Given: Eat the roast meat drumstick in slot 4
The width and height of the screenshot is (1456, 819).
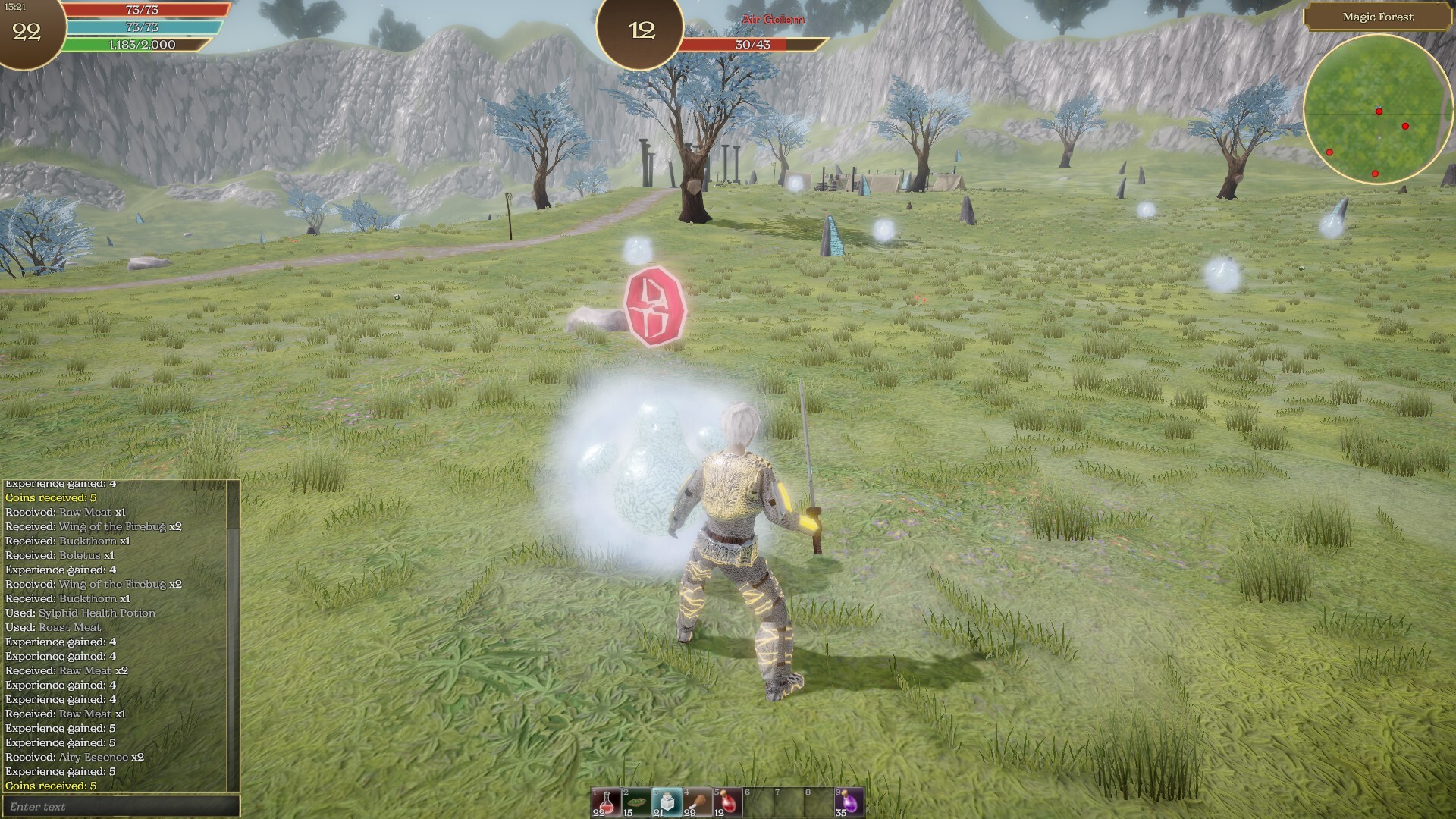Looking at the screenshot, I should click(697, 802).
